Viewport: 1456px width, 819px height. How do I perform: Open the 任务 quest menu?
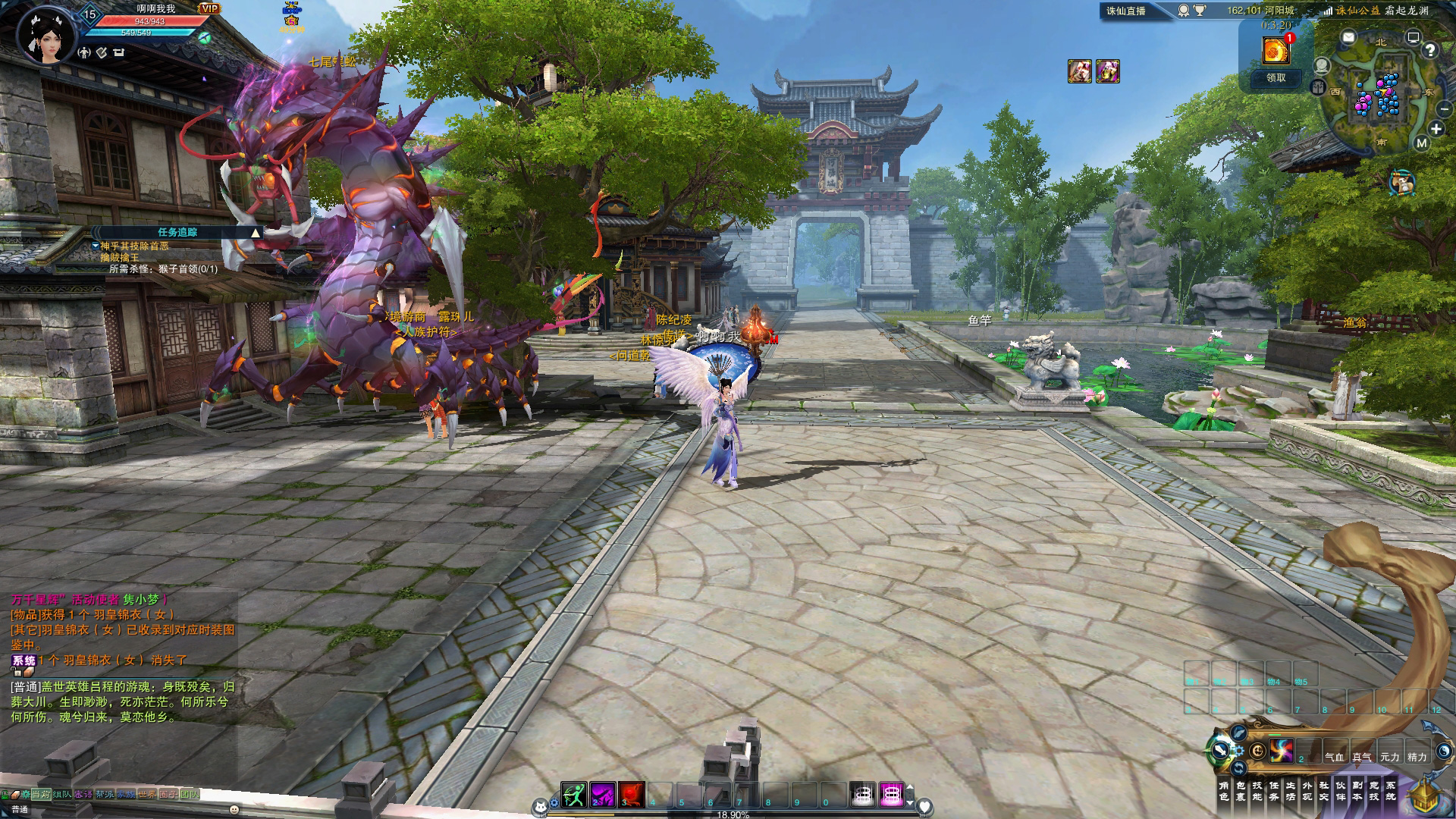click(1273, 791)
